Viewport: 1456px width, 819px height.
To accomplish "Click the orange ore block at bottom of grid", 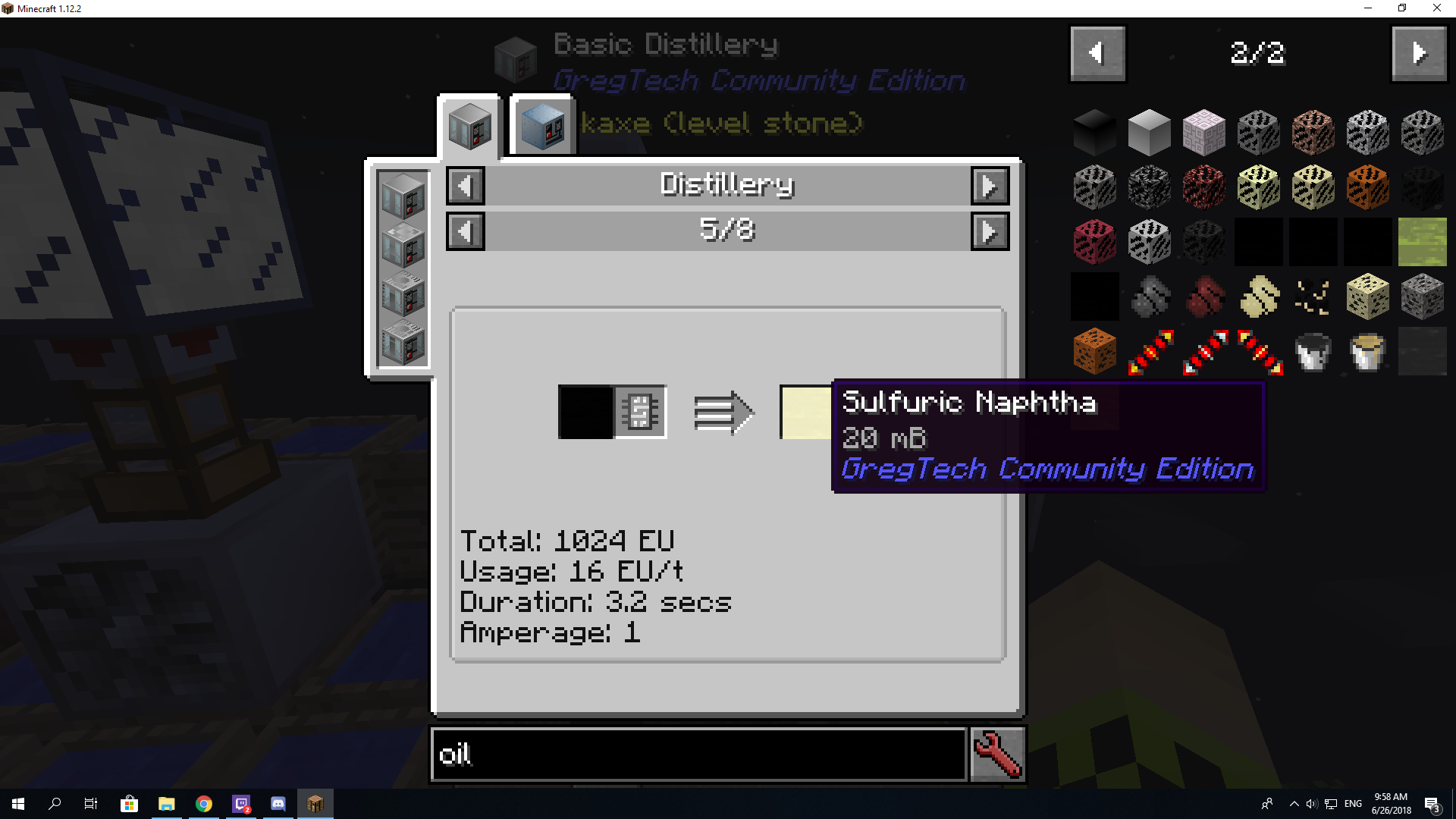I will tap(1095, 351).
